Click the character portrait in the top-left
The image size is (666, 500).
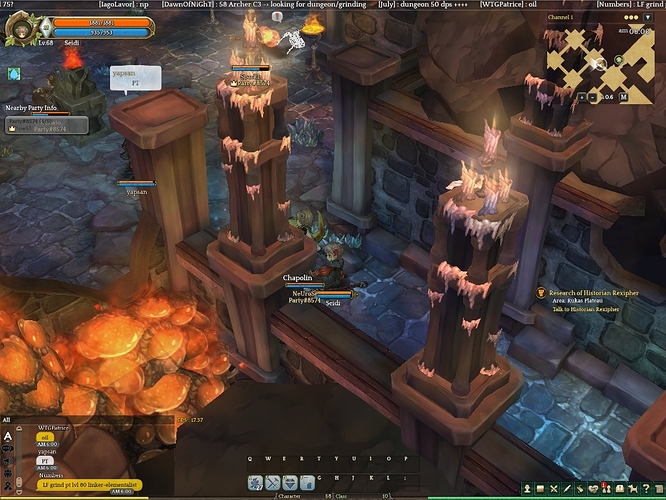coord(22,27)
